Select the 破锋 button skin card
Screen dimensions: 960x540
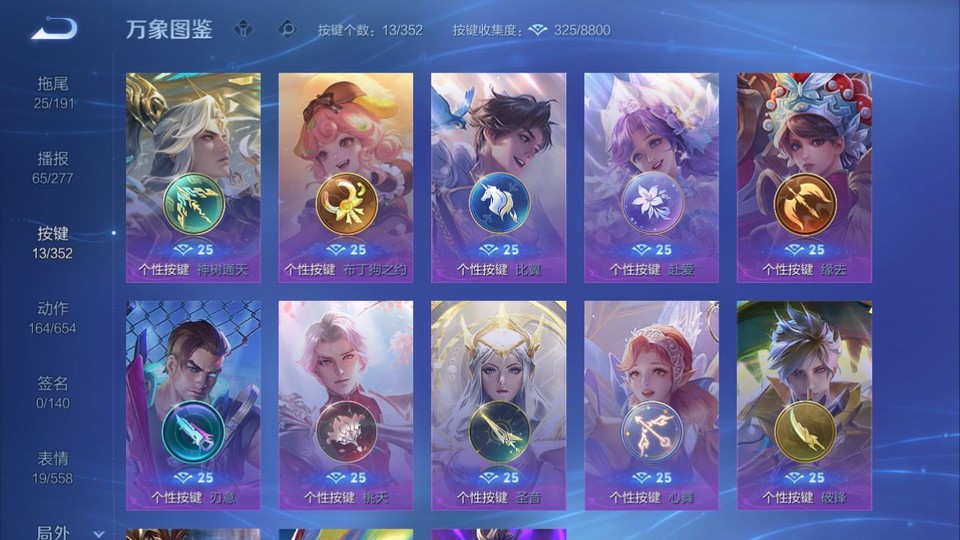click(x=804, y=405)
